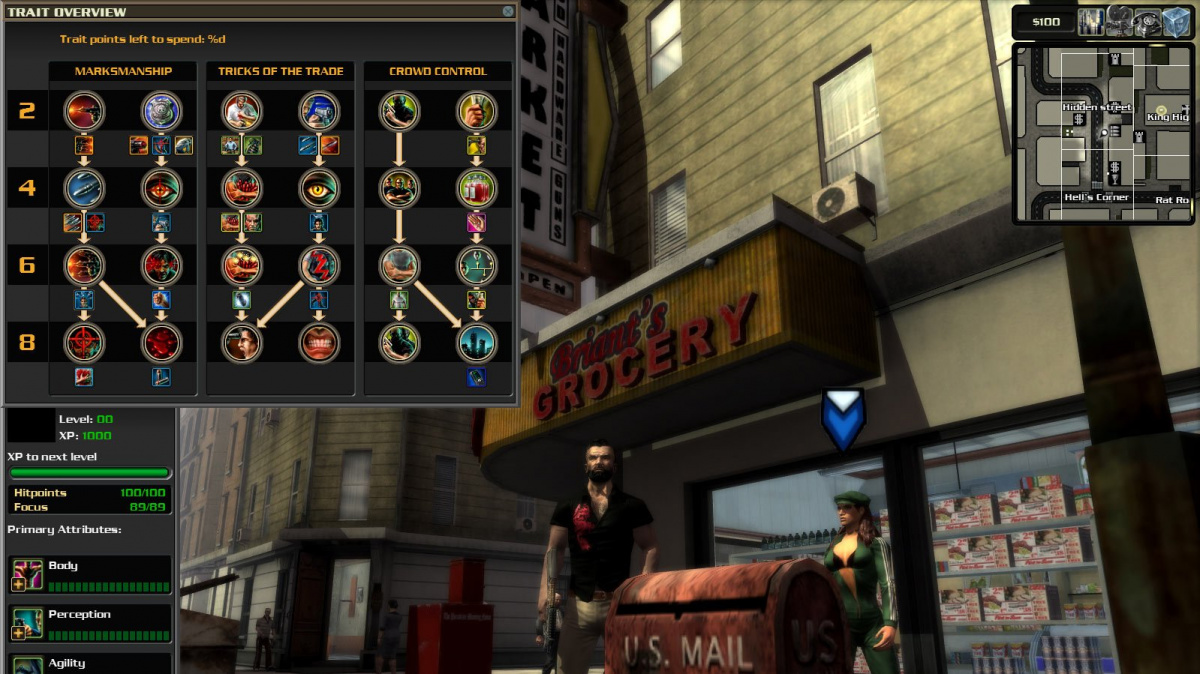Choose the red crosshair trait at level 8

click(x=83, y=342)
